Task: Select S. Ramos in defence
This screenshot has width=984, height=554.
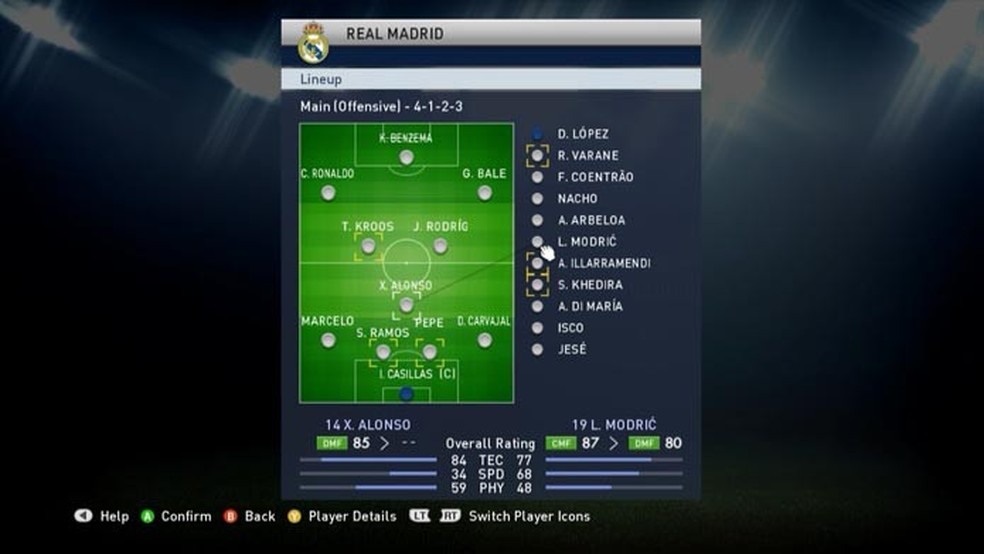Action: tap(383, 351)
